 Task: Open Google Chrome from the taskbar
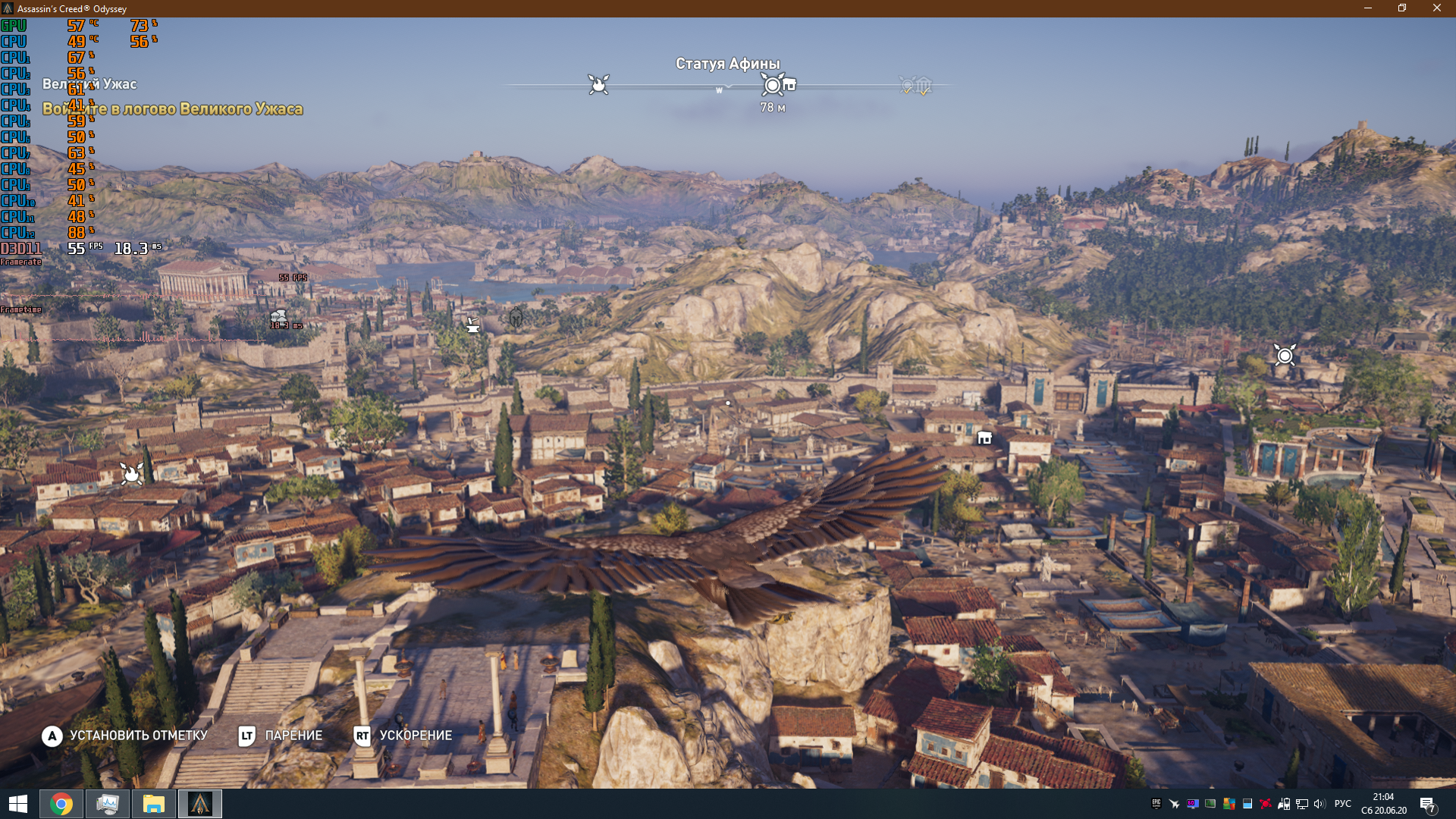click(x=61, y=804)
